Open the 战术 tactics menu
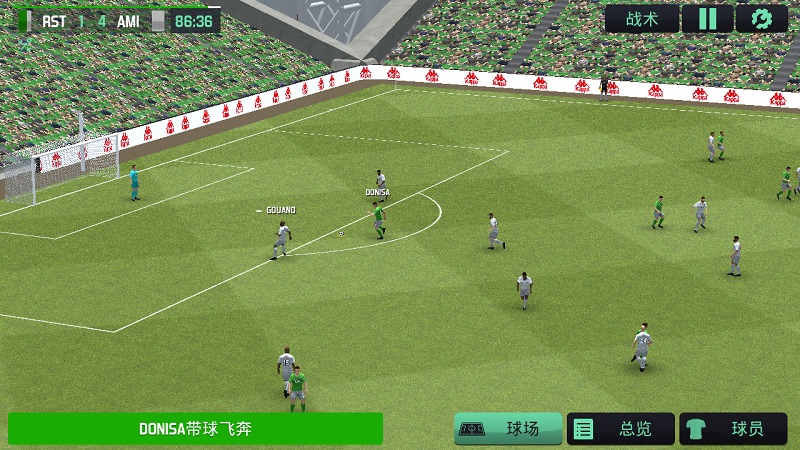This screenshot has width=800, height=450. 641,19
